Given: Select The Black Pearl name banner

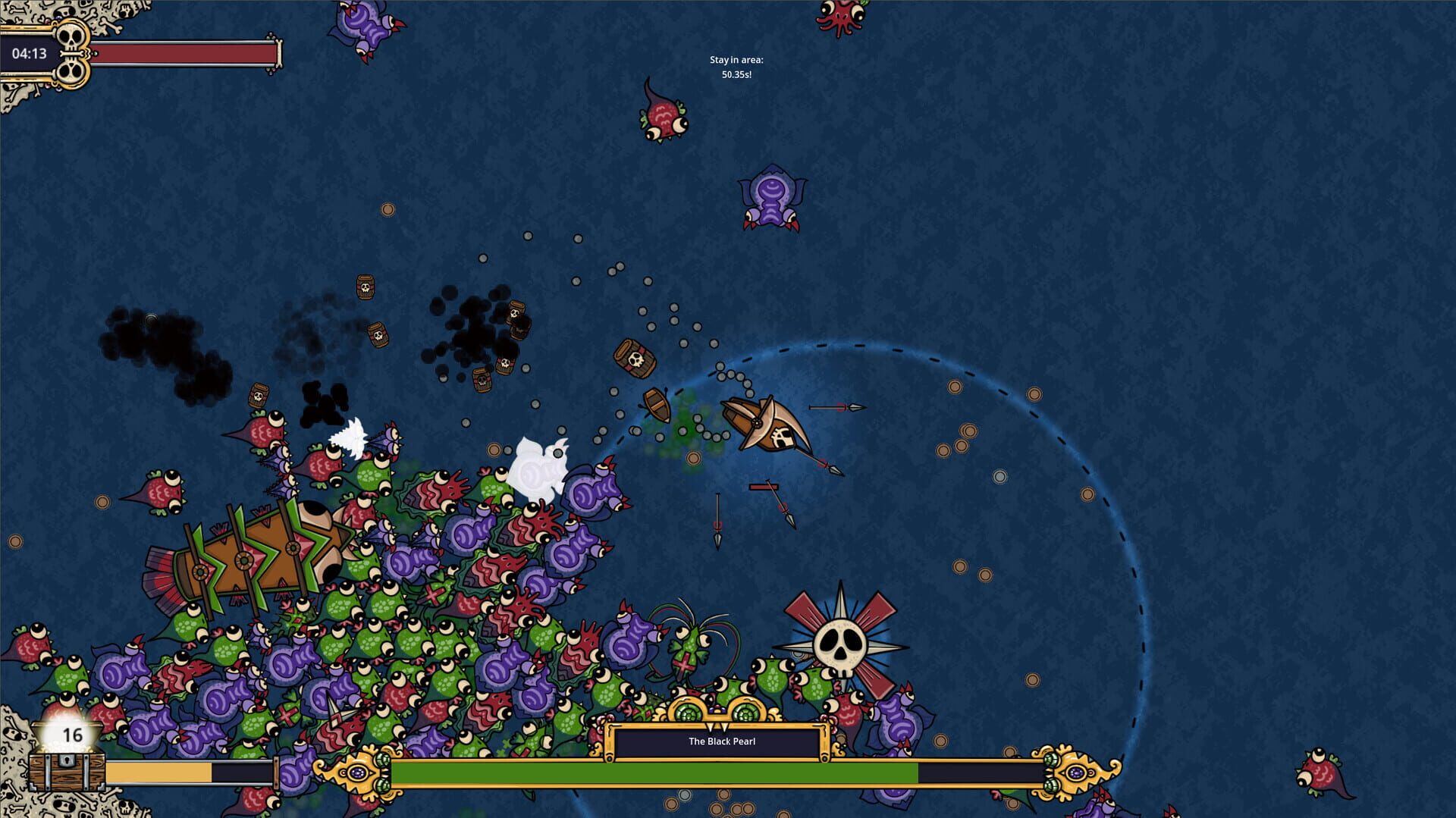Looking at the screenshot, I should (720, 743).
